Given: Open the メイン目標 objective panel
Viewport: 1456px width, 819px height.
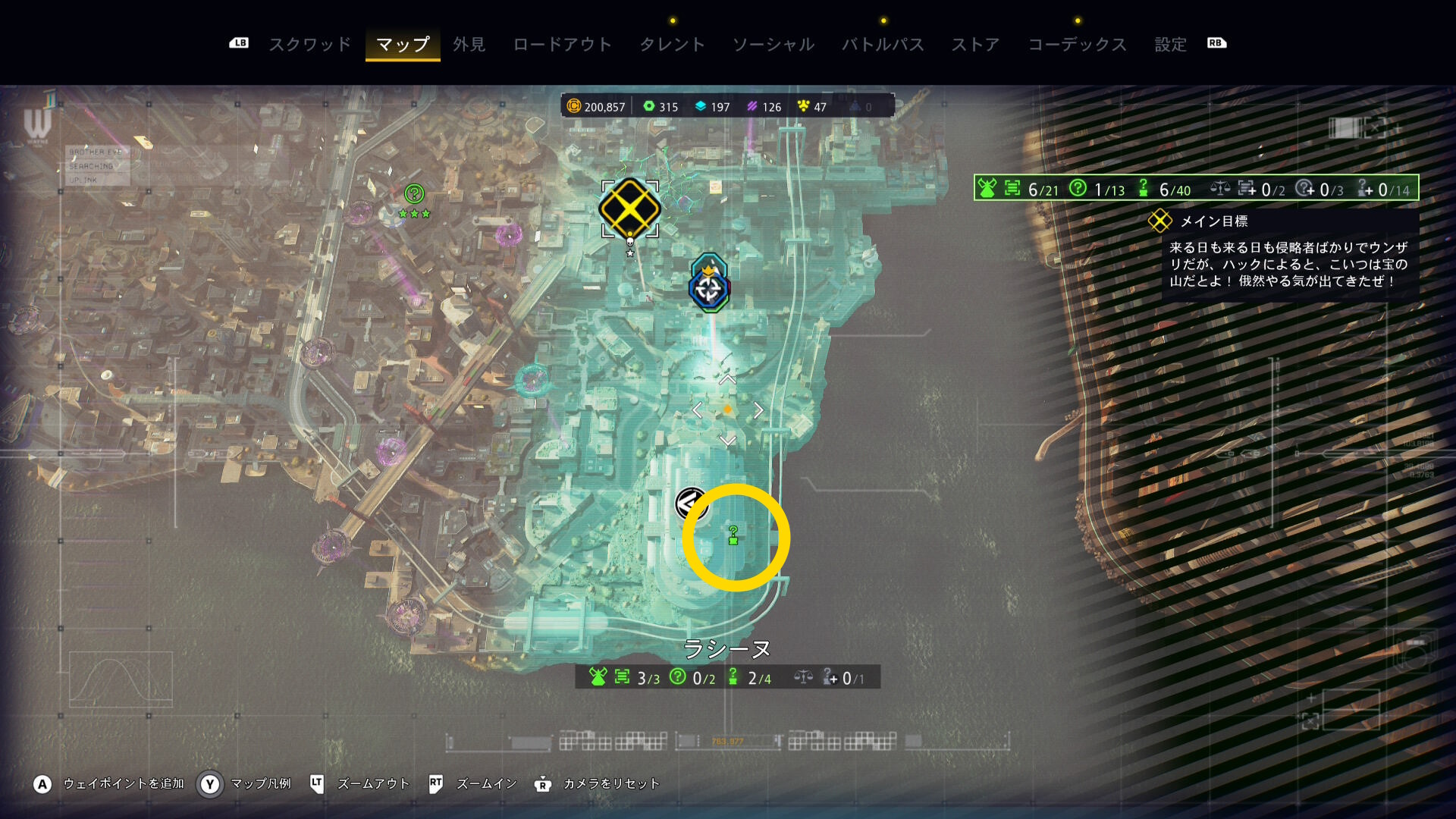Looking at the screenshot, I should click(x=1213, y=221).
